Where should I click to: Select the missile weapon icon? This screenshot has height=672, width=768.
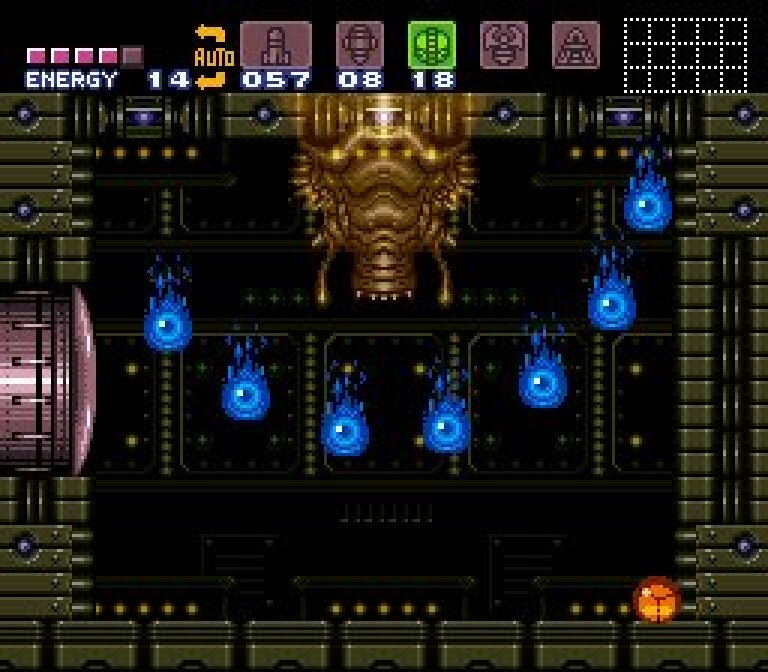click(x=275, y=45)
